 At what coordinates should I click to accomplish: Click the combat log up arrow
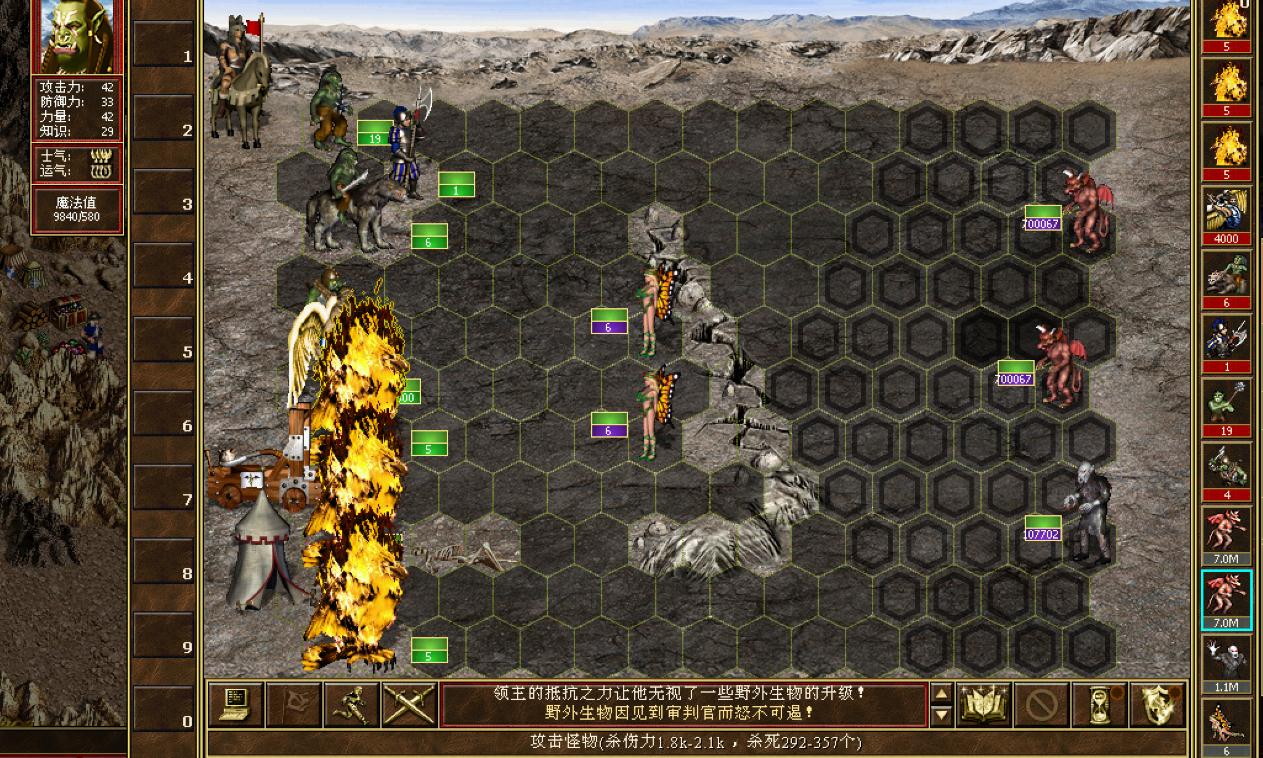[941, 694]
